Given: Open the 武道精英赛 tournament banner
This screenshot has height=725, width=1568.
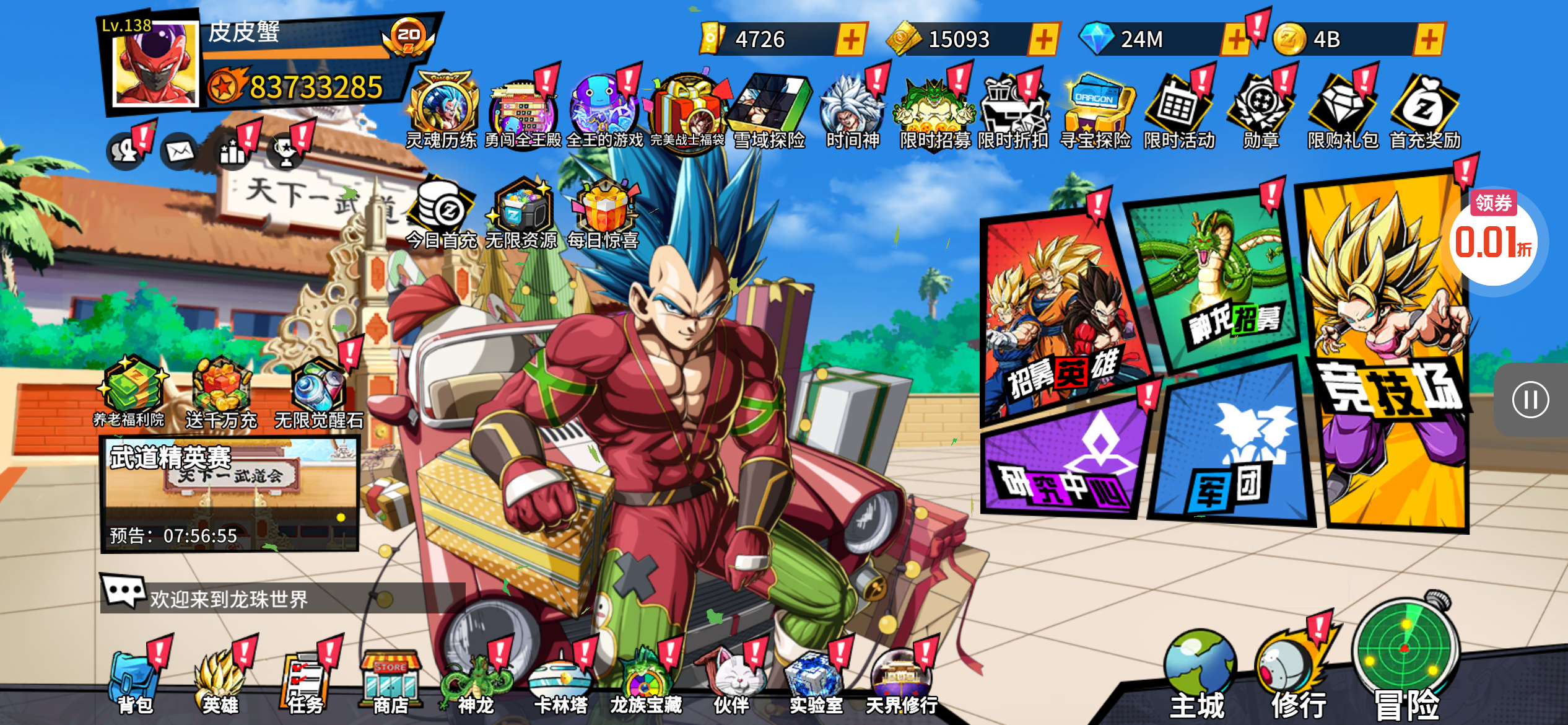Looking at the screenshot, I should pos(230,494).
